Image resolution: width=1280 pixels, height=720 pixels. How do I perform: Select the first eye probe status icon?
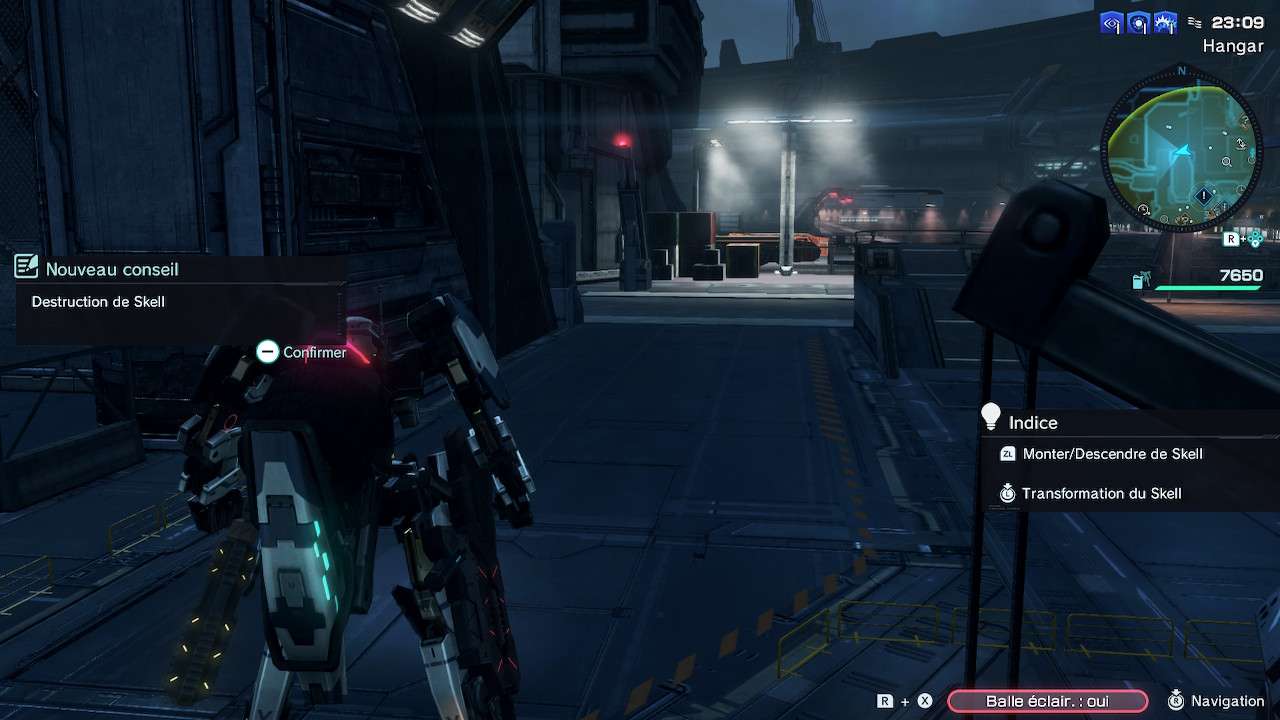coord(1111,24)
